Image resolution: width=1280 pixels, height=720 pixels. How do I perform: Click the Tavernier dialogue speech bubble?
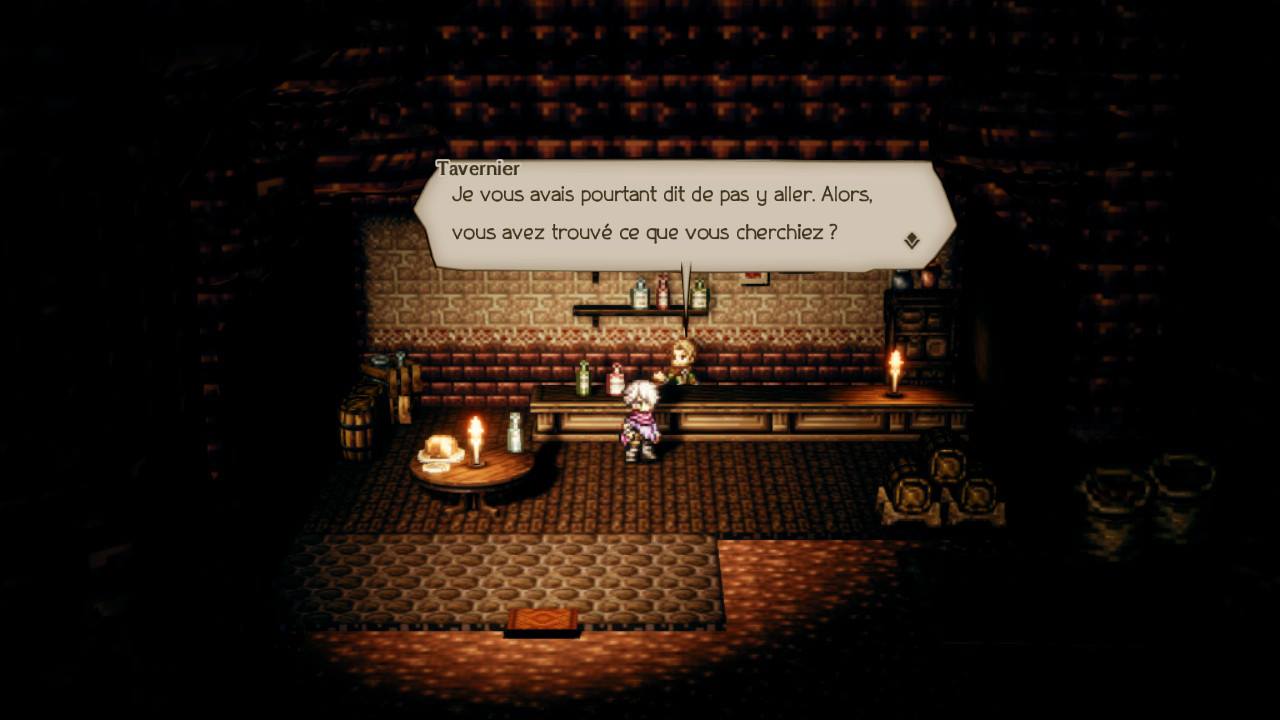[684, 214]
